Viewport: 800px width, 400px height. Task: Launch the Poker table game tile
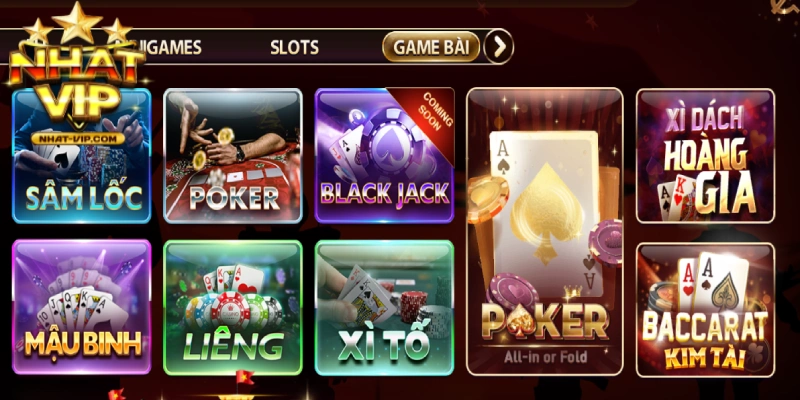point(233,155)
